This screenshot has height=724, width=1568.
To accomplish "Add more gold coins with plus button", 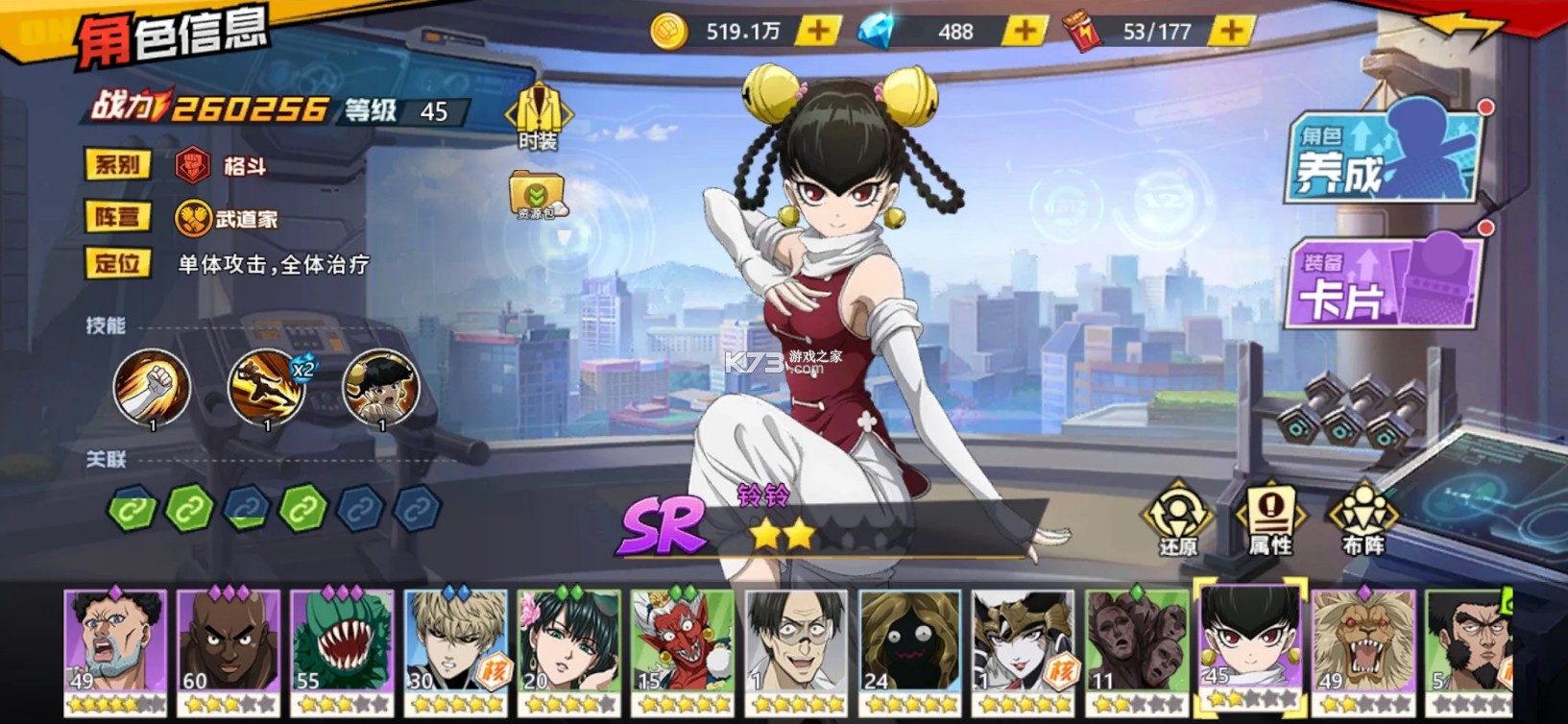I will (x=818, y=32).
